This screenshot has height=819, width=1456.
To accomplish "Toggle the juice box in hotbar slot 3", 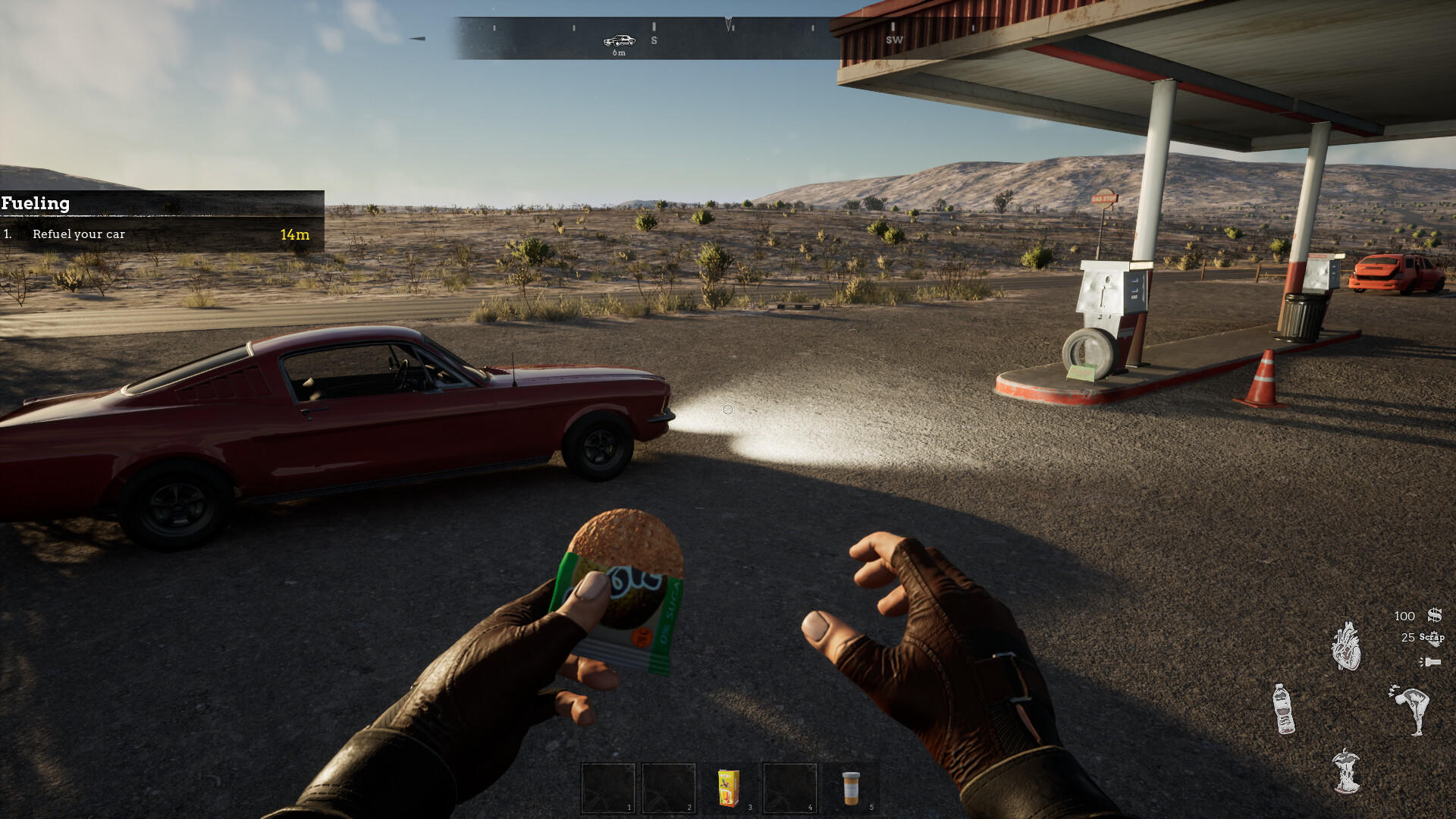I will coord(727,789).
